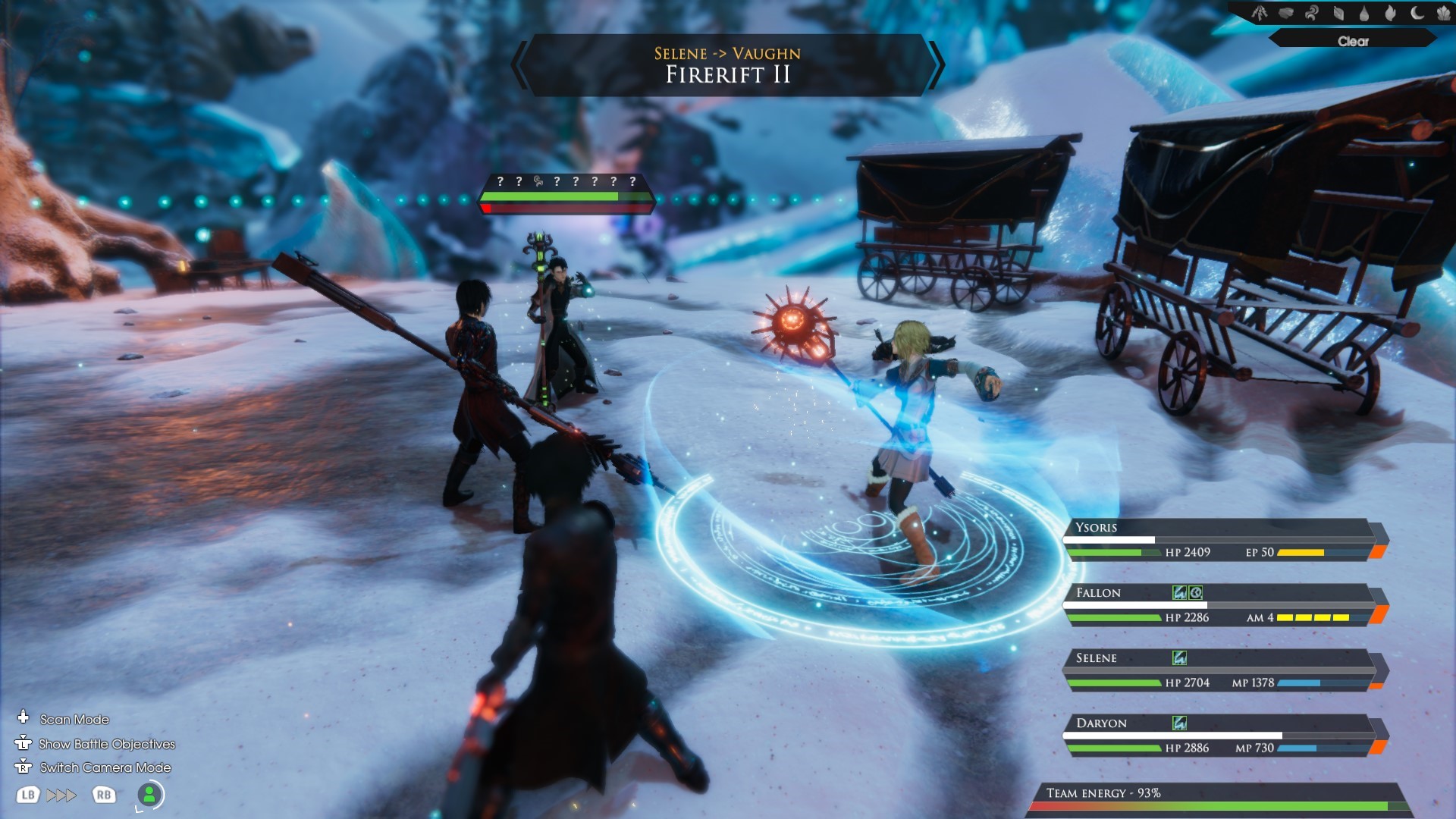1456x819 pixels.
Task: Click the water droplet element icon
Action: click(1364, 13)
